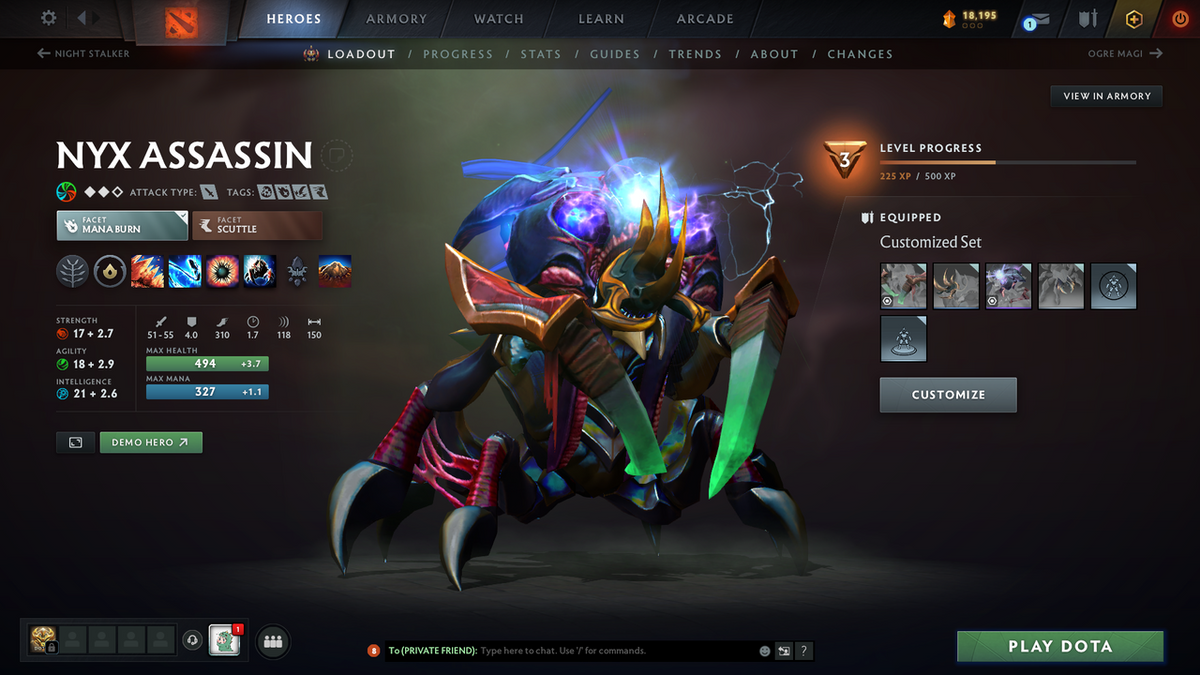1200x675 pixels.
Task: Go to next hero Ogre Magi
Action: click(x=1124, y=54)
